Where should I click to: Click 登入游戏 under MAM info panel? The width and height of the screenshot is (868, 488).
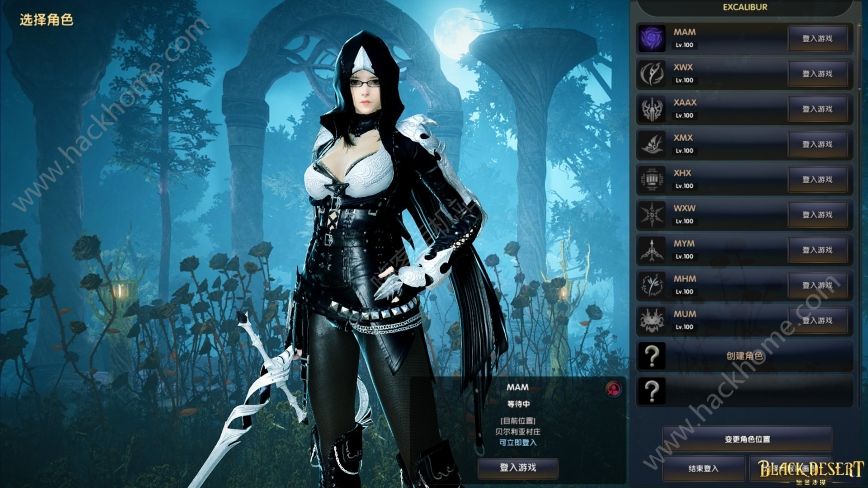[517, 467]
